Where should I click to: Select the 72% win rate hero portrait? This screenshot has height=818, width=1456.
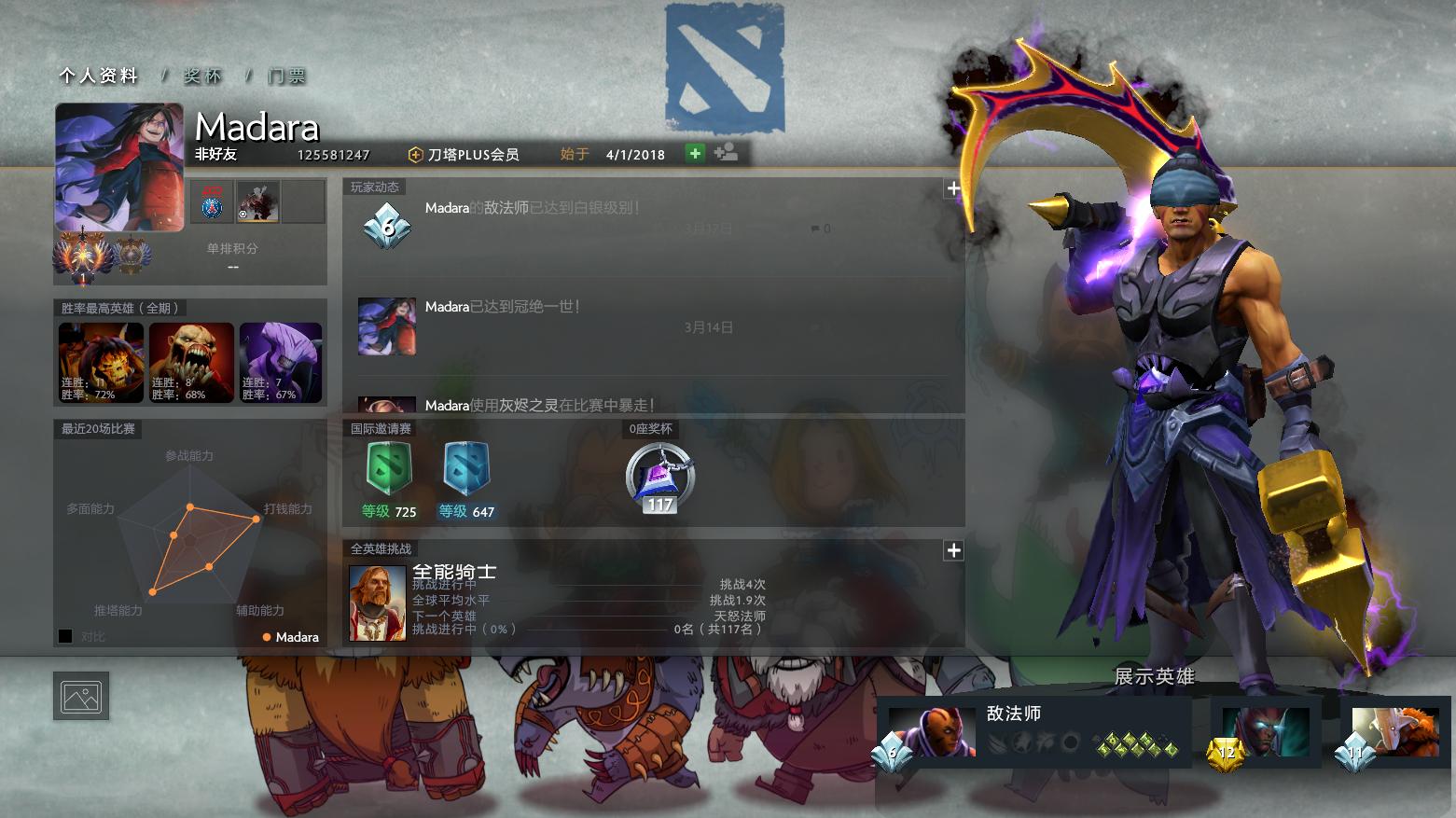pos(101,362)
